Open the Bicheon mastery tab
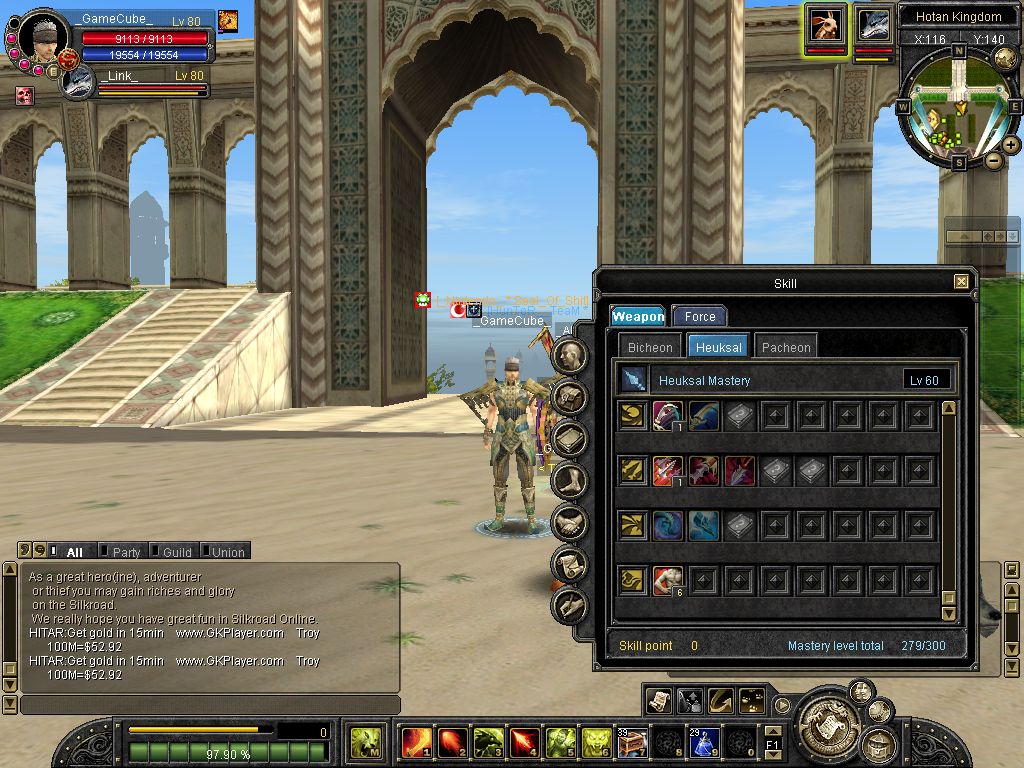Screen dimensions: 1024x768 (x=649, y=347)
